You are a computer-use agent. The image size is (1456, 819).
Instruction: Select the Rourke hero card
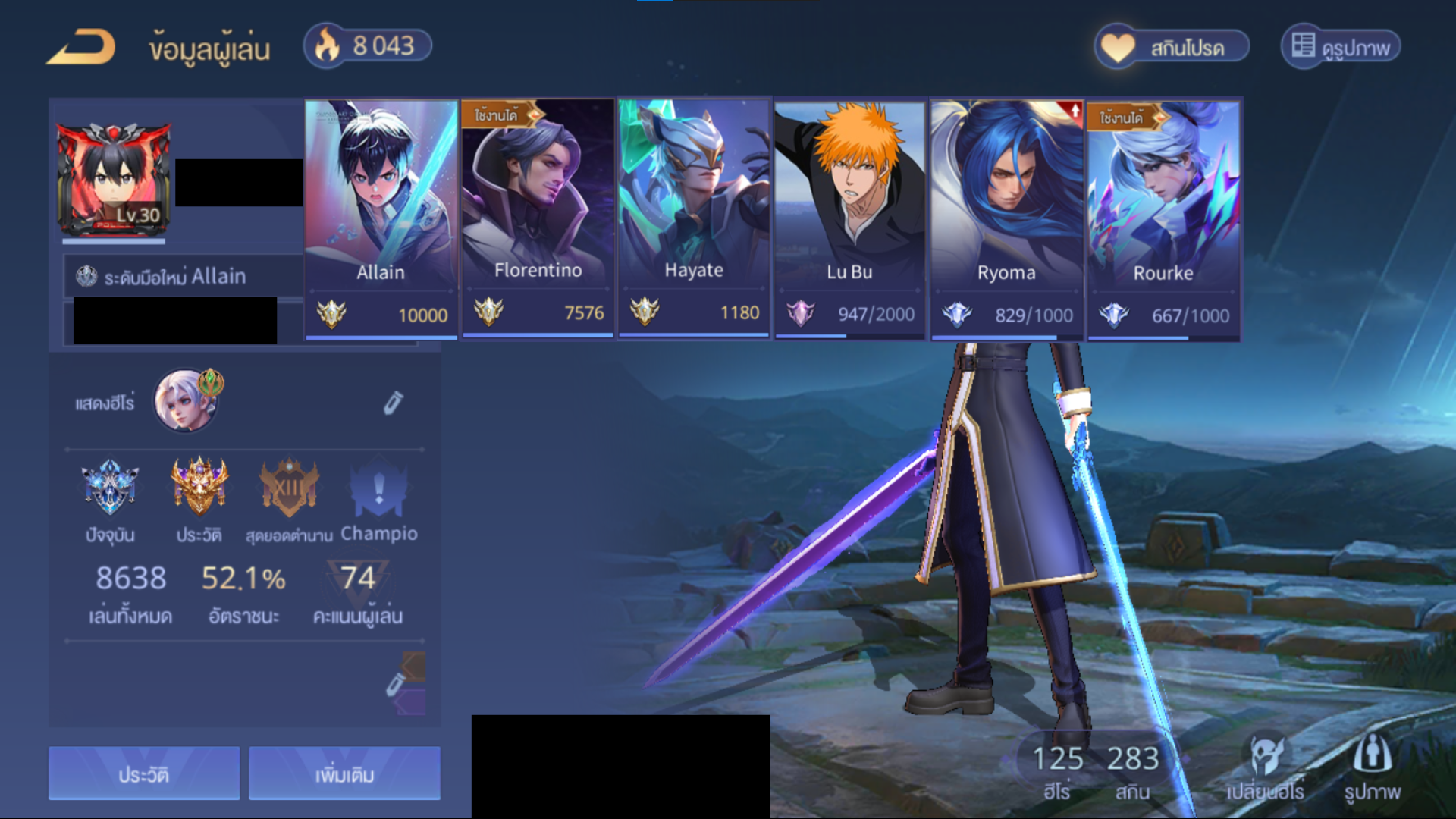click(1163, 220)
